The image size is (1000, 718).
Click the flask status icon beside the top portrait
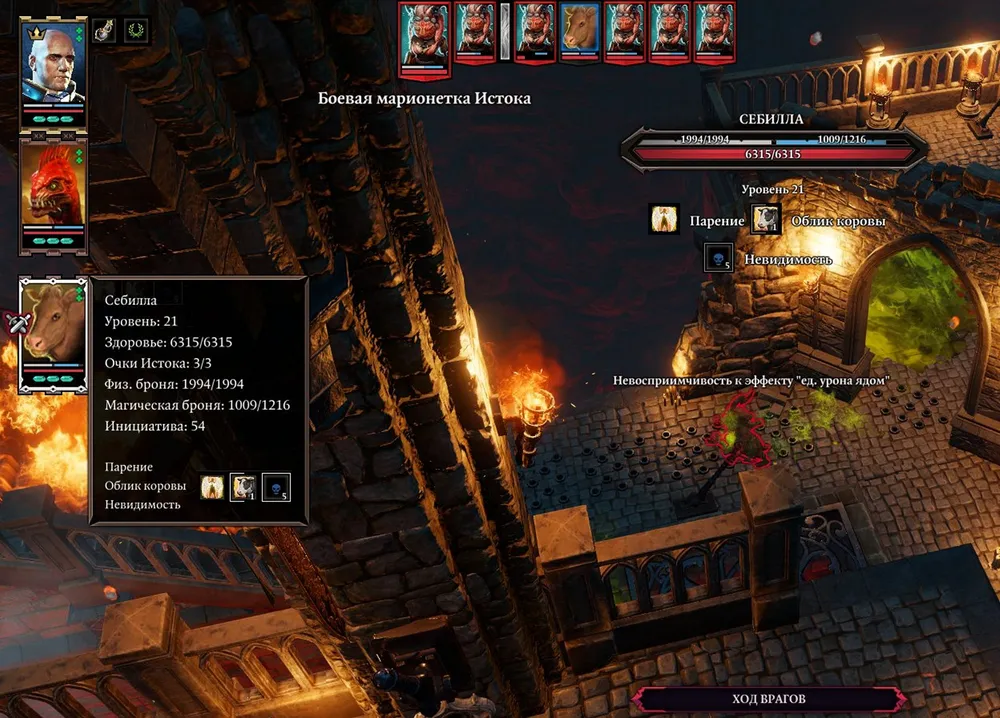tap(105, 30)
